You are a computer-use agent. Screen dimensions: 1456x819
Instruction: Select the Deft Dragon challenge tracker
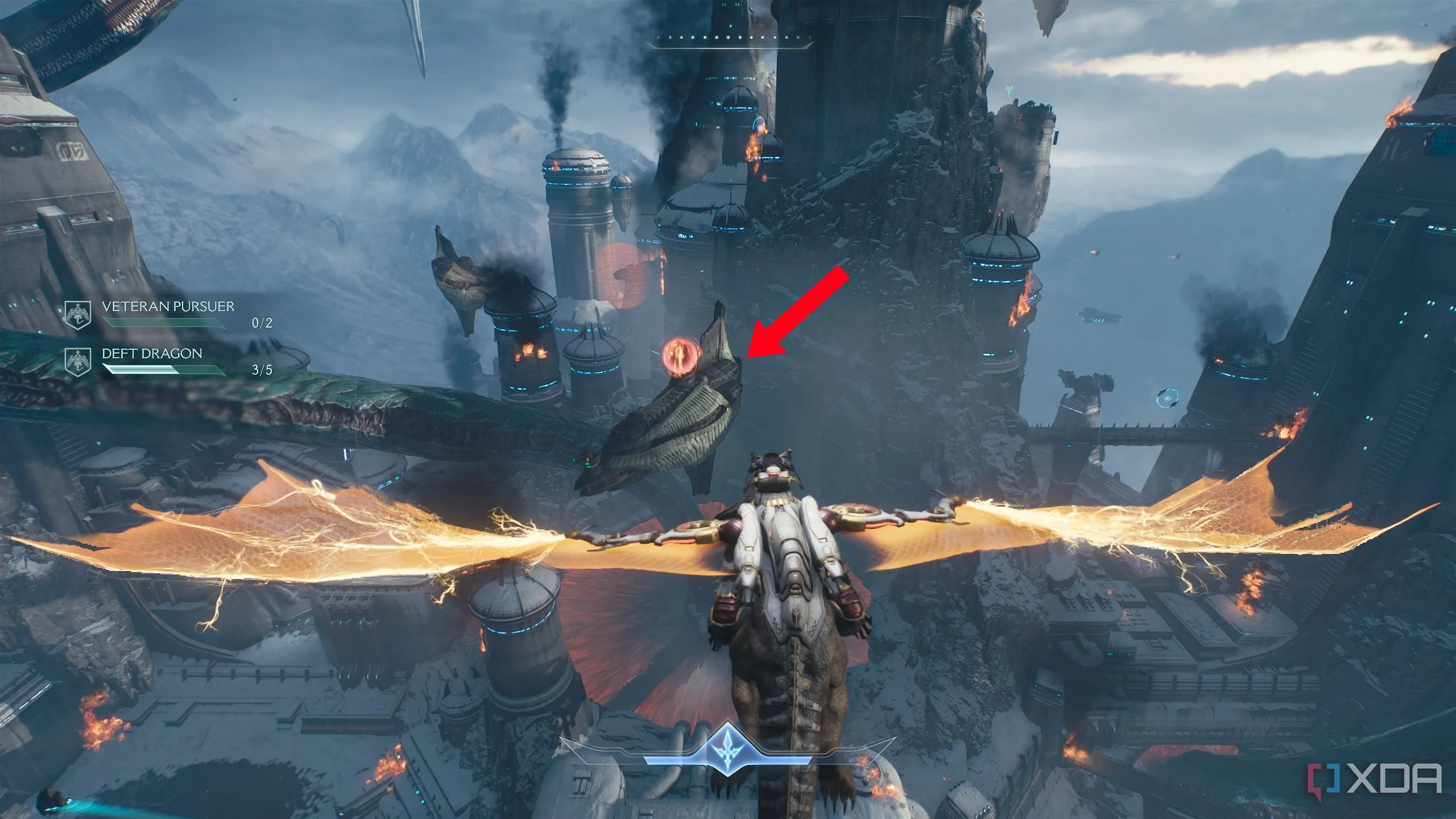pyautogui.click(x=168, y=362)
